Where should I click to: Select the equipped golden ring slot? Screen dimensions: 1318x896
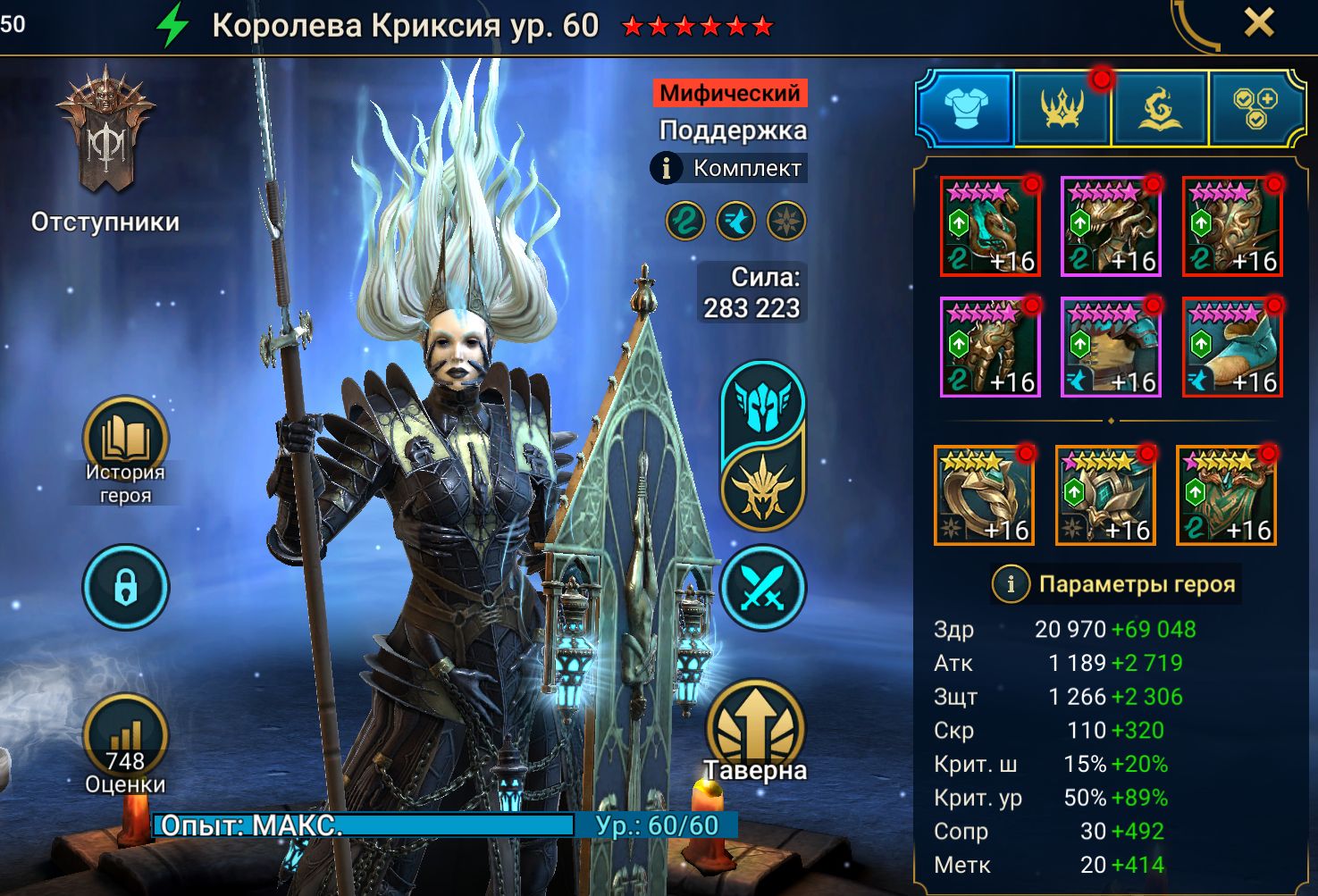[983, 495]
